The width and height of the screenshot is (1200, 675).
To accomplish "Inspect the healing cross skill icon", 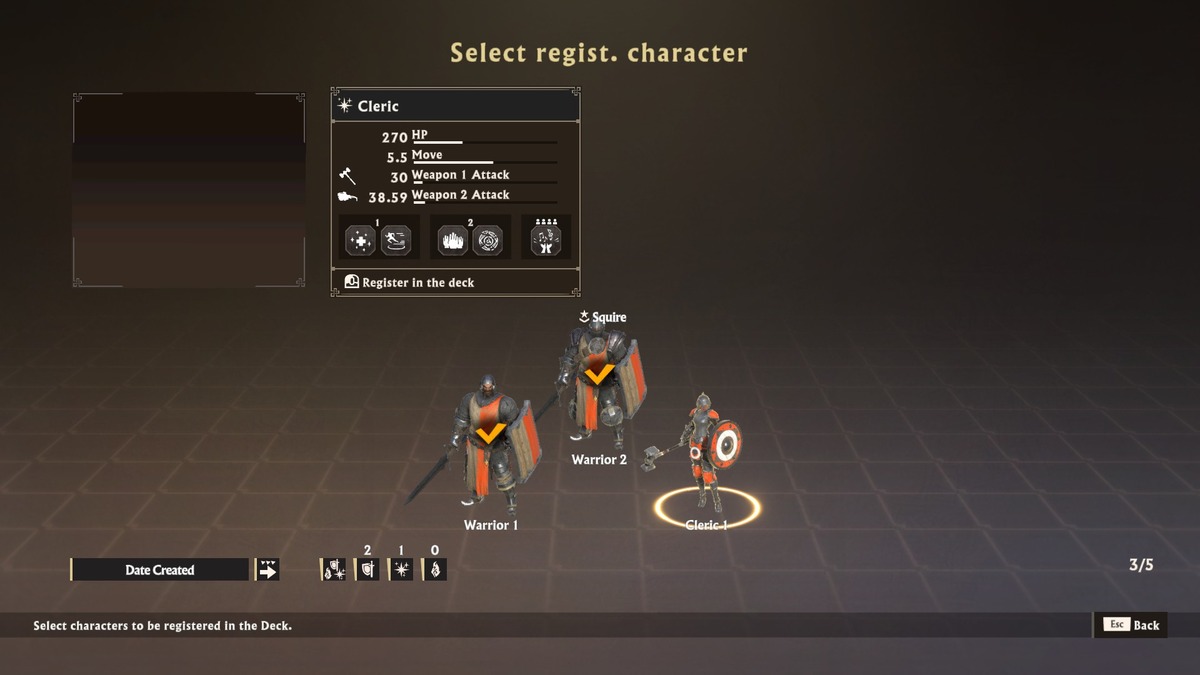I will [360, 240].
